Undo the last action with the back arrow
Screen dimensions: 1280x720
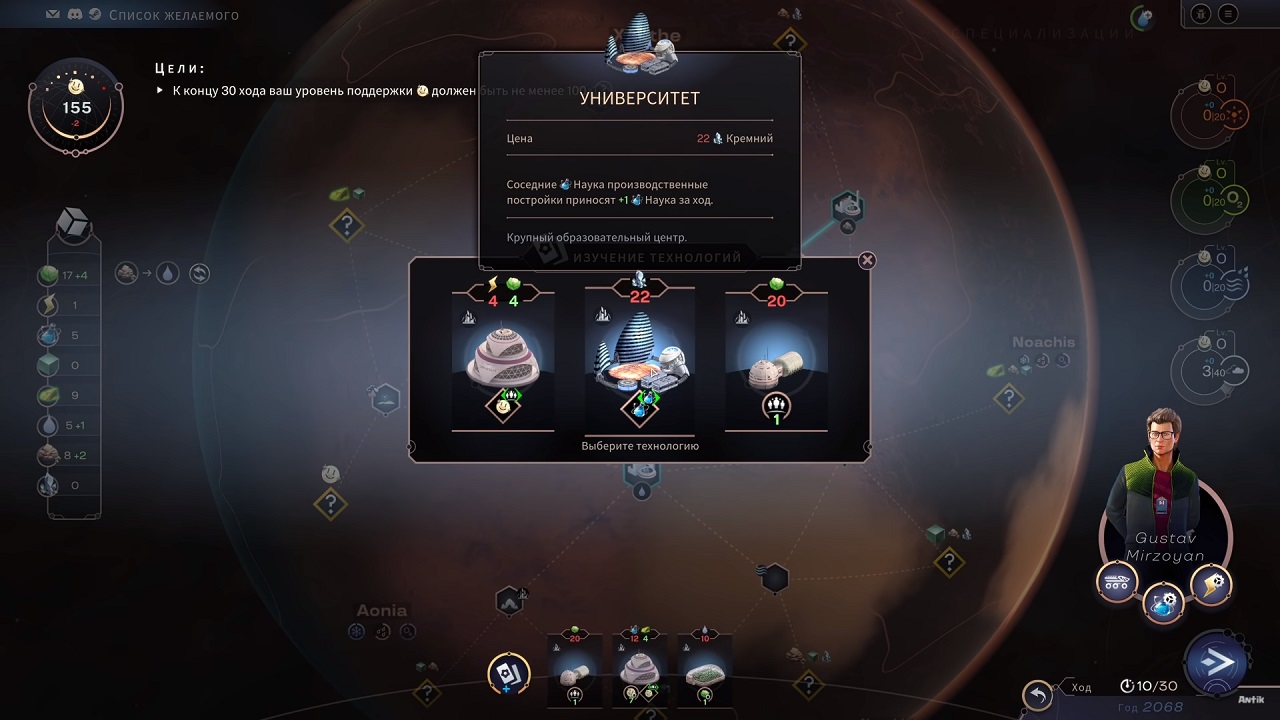pos(1038,695)
